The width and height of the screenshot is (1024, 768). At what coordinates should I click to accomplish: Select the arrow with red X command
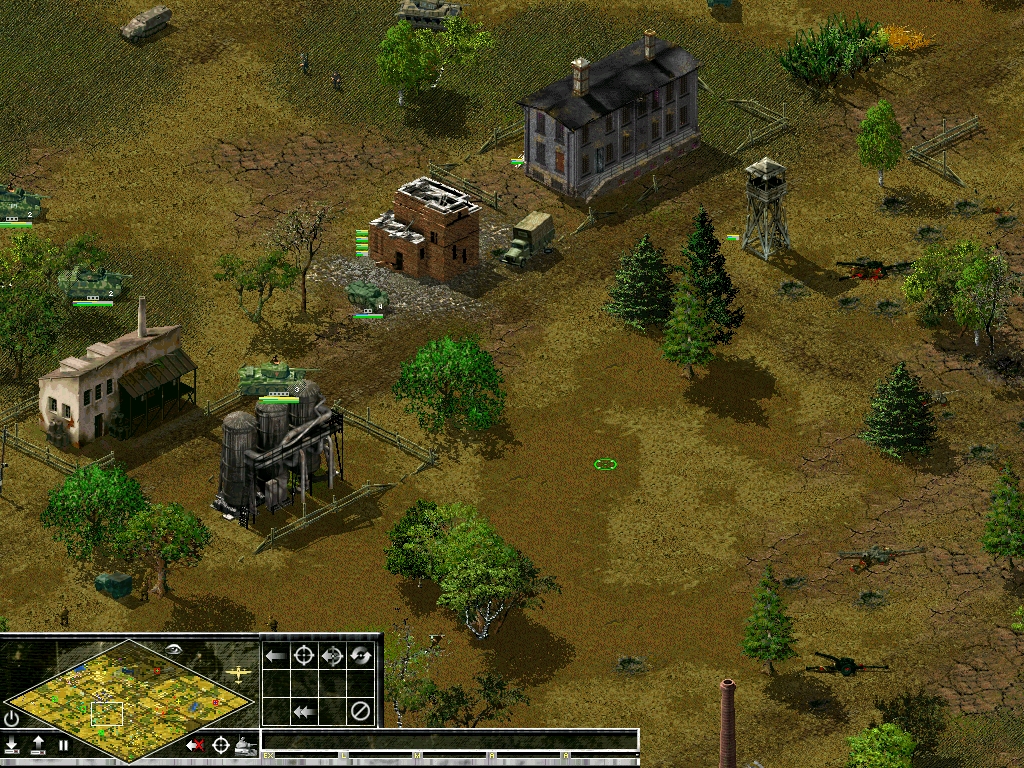[x=195, y=745]
